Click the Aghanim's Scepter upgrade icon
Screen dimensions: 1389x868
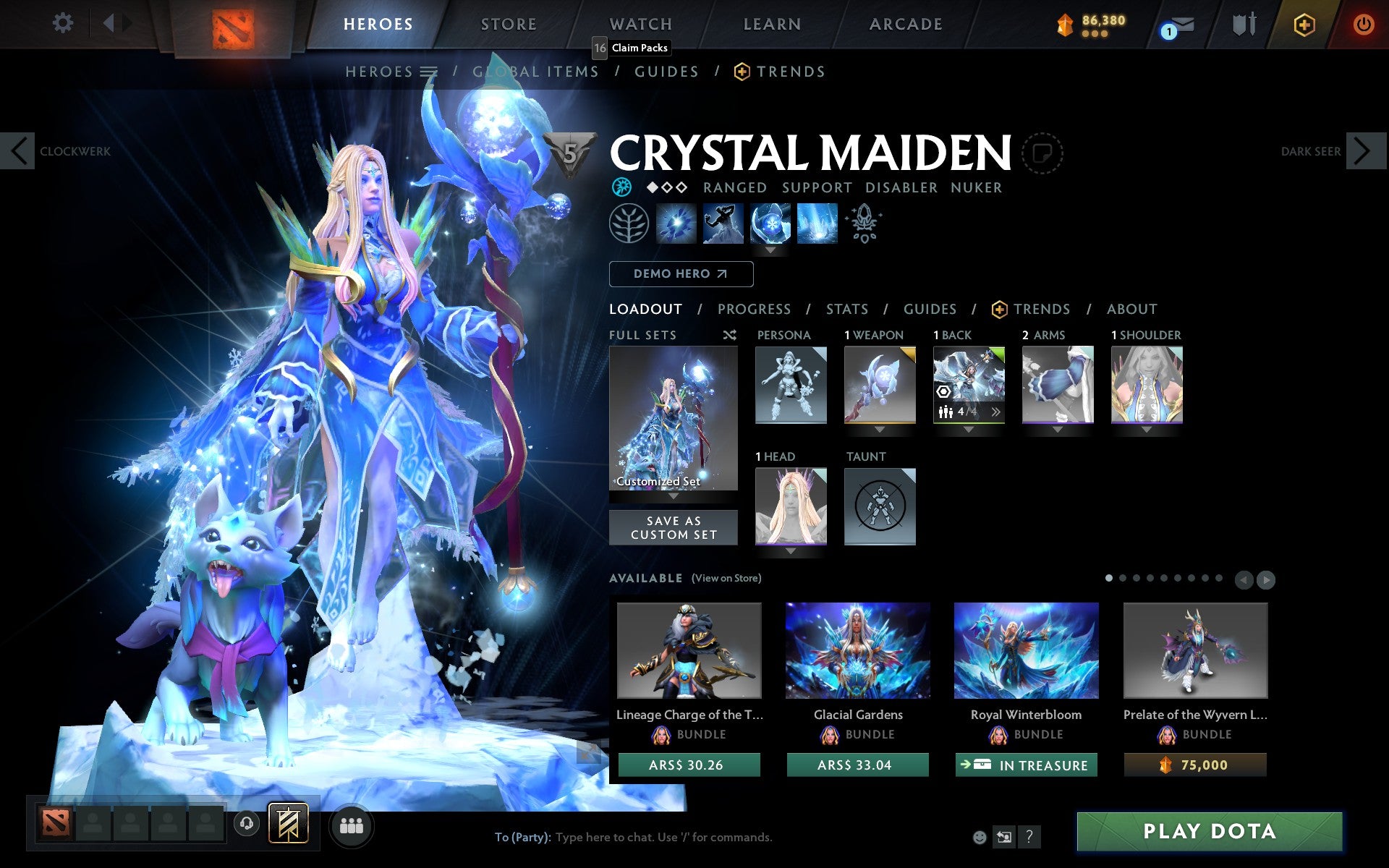tap(865, 224)
